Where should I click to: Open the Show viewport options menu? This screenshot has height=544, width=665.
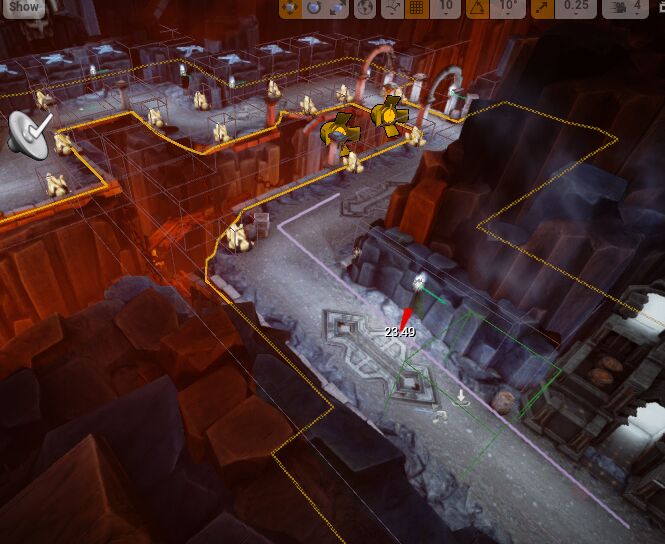click(22, 7)
